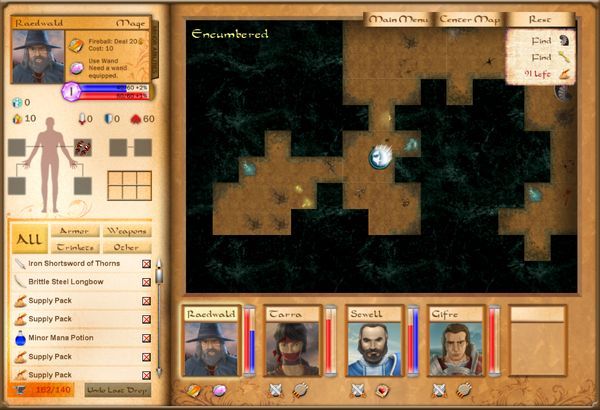Click the Undo Last Drop button
The width and height of the screenshot is (600, 410).
coord(116,389)
